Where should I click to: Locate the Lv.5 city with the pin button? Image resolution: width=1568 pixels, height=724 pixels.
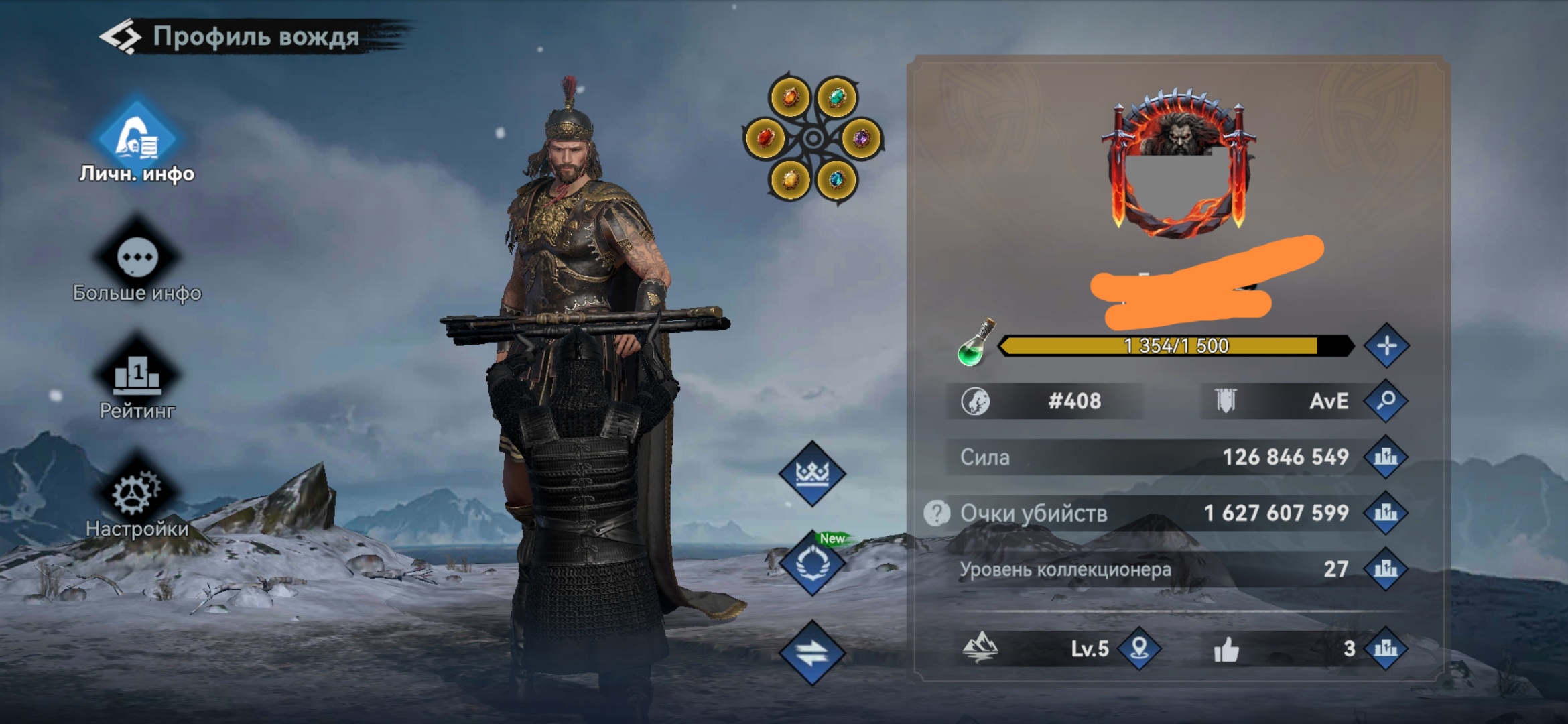(x=1139, y=648)
